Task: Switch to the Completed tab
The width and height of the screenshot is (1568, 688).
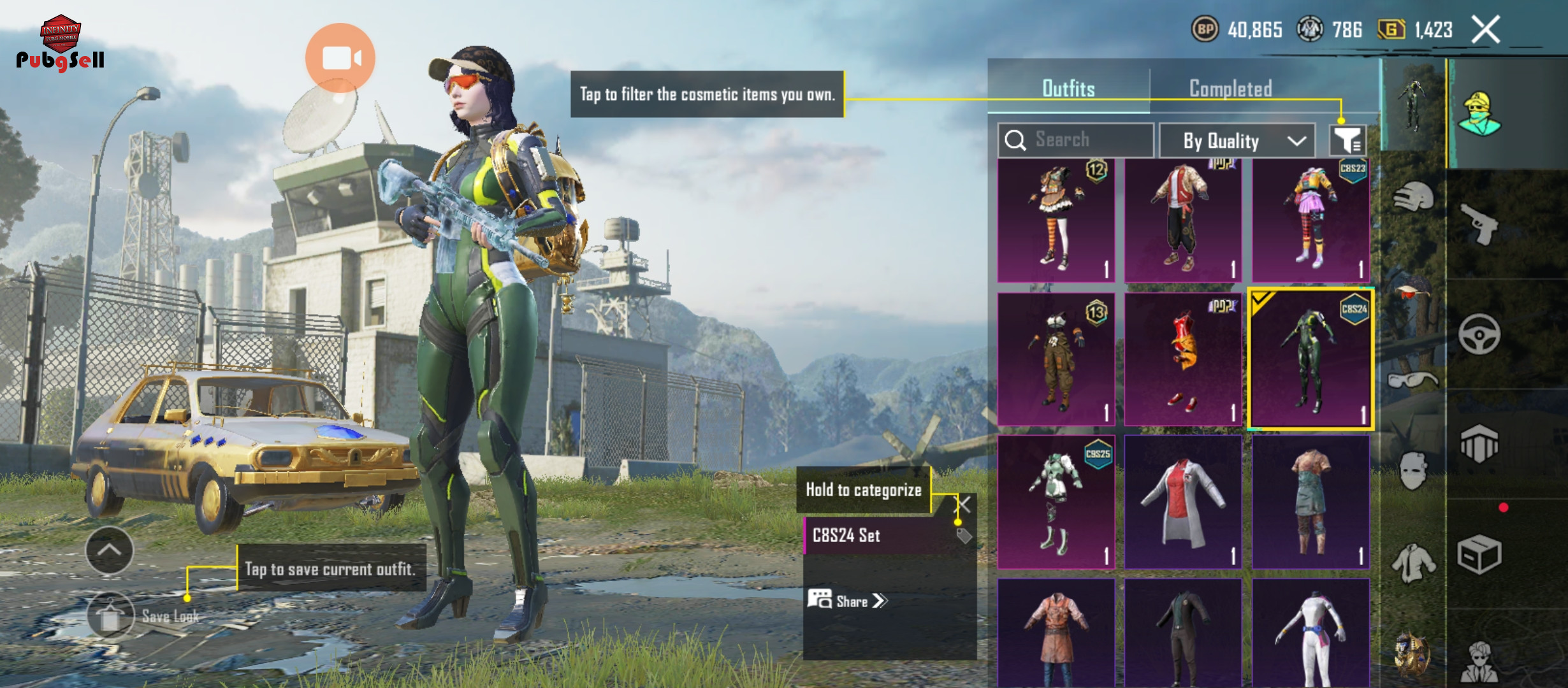Action: (x=1230, y=89)
